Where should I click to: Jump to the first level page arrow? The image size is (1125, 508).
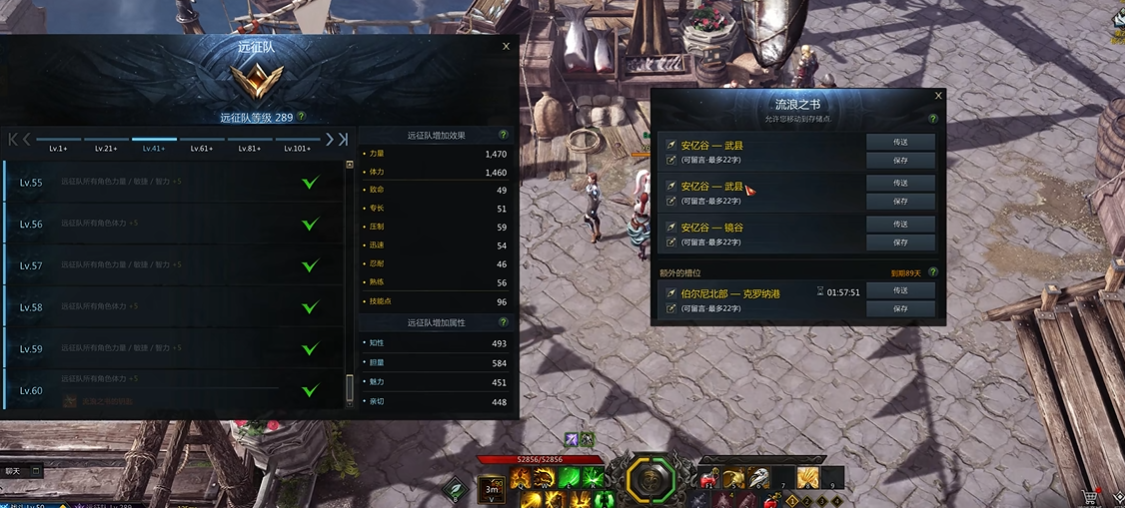tap(13, 140)
